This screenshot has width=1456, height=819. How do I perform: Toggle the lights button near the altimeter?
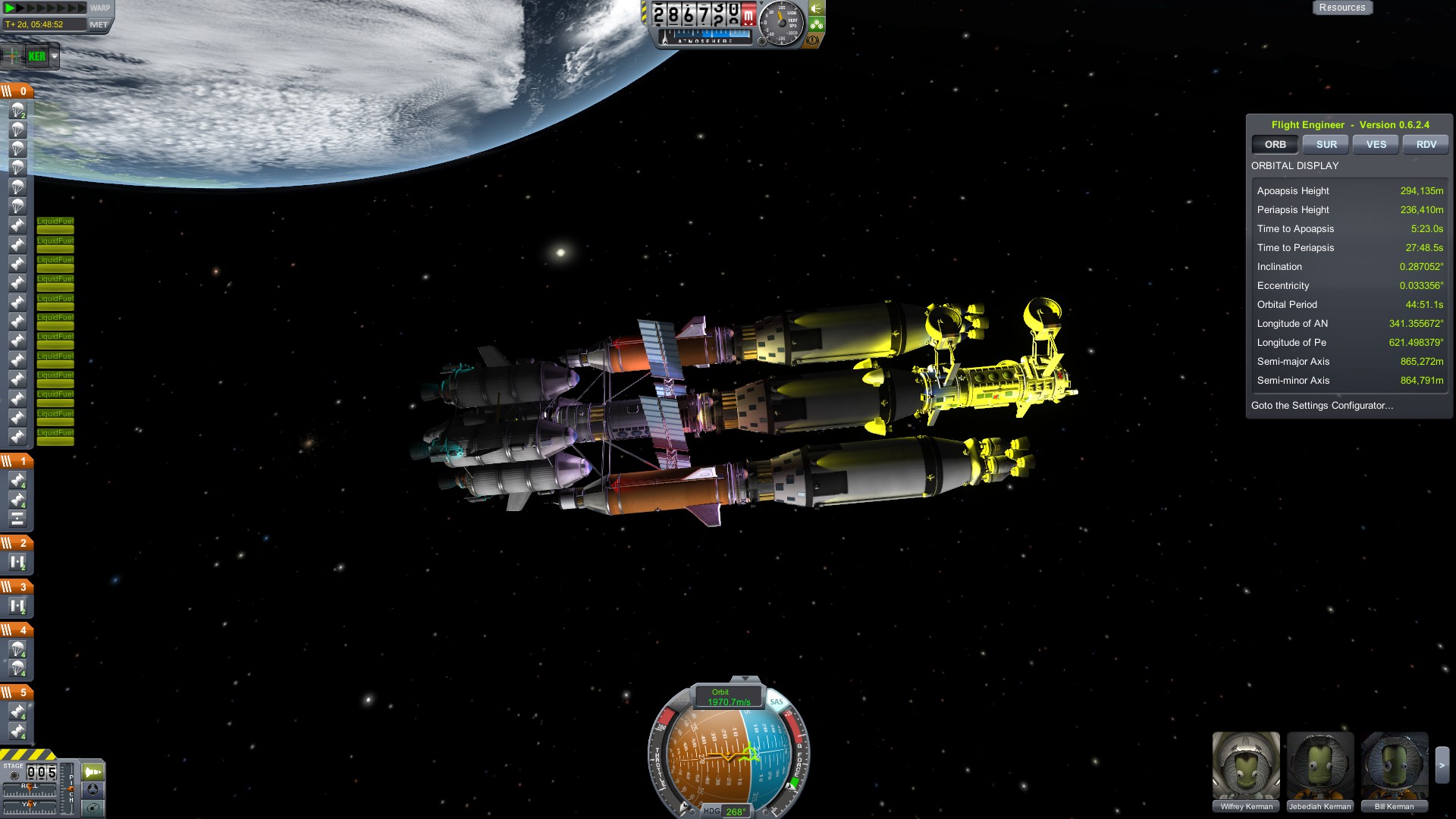[x=817, y=8]
